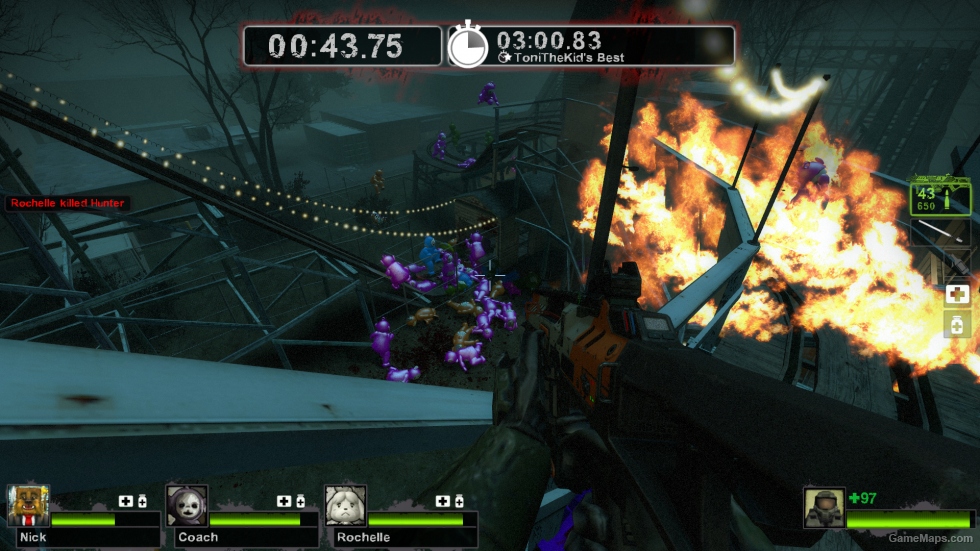980x551 pixels.
Task: Click the stopwatch icon by best time
Action: [x=467, y=46]
